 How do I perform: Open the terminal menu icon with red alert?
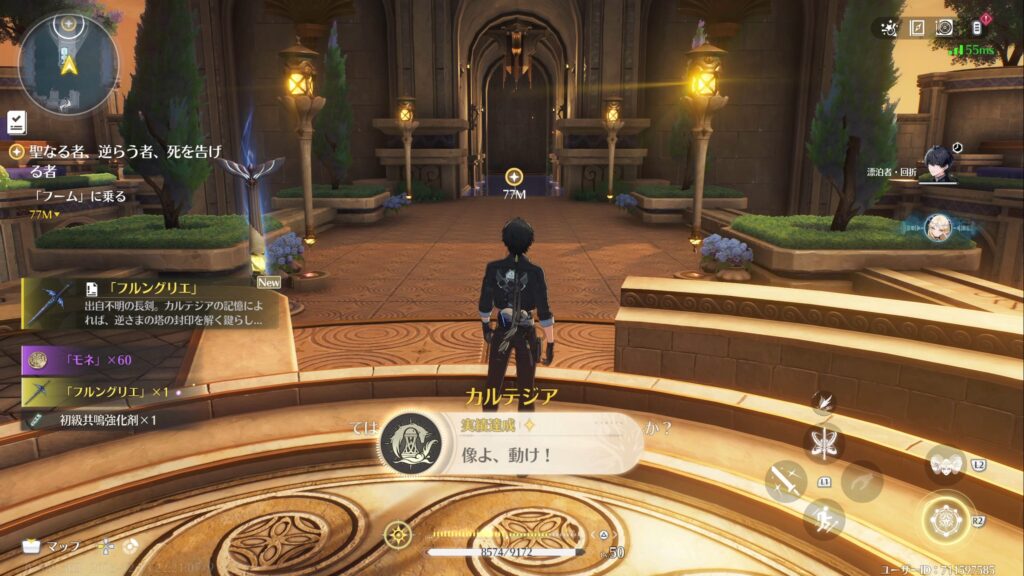[974, 28]
